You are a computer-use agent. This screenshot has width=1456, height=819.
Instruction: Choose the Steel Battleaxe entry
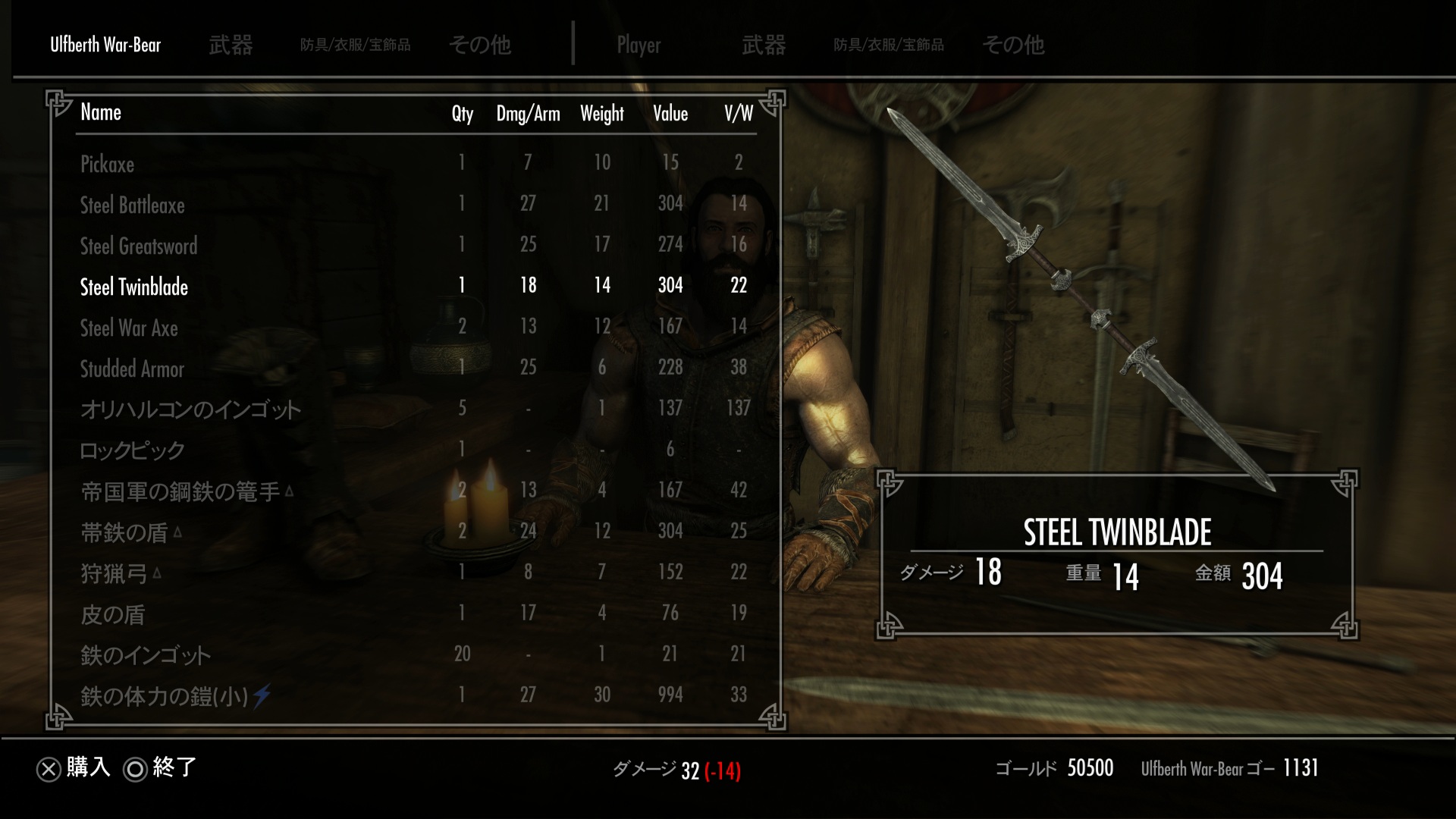pos(133,205)
